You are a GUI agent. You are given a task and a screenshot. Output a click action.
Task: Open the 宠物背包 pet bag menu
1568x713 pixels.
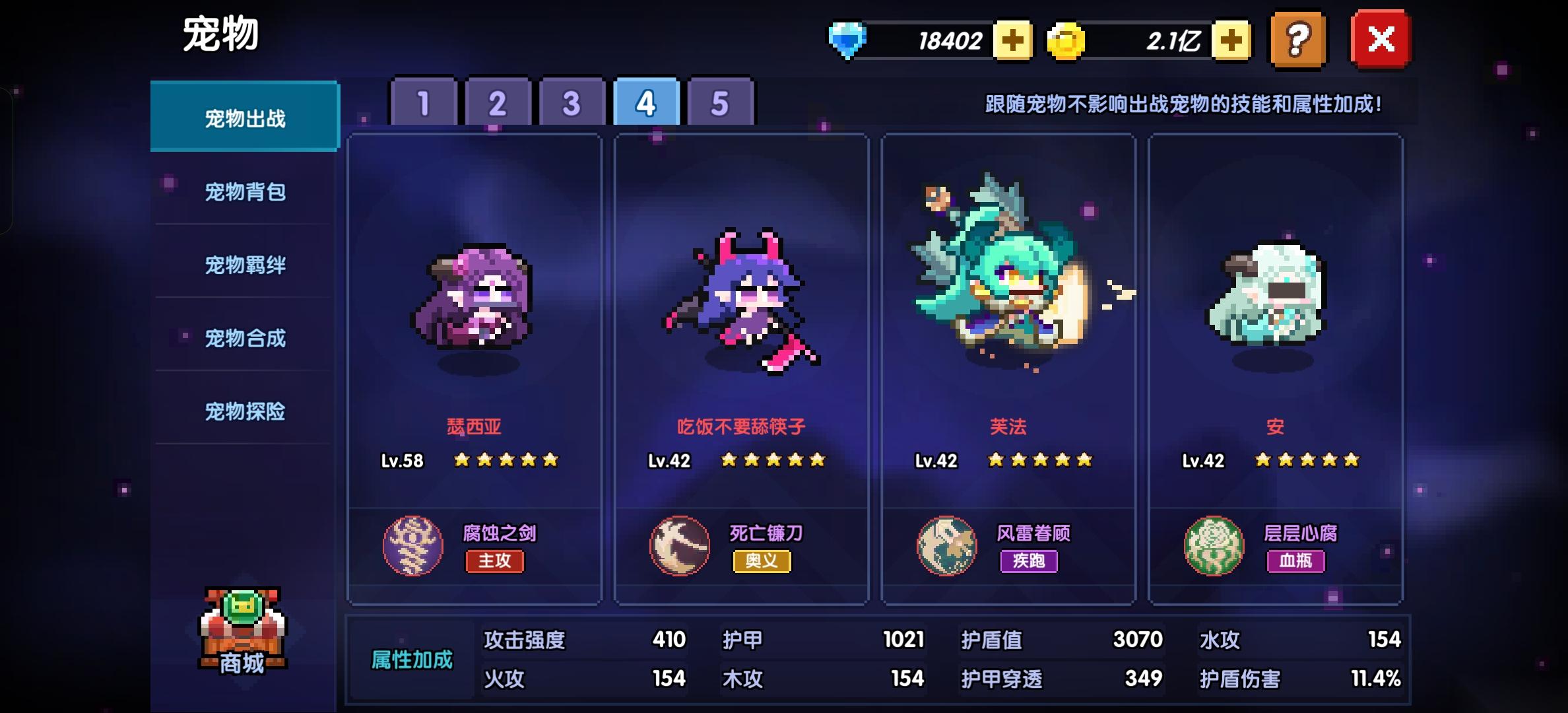[x=245, y=191]
